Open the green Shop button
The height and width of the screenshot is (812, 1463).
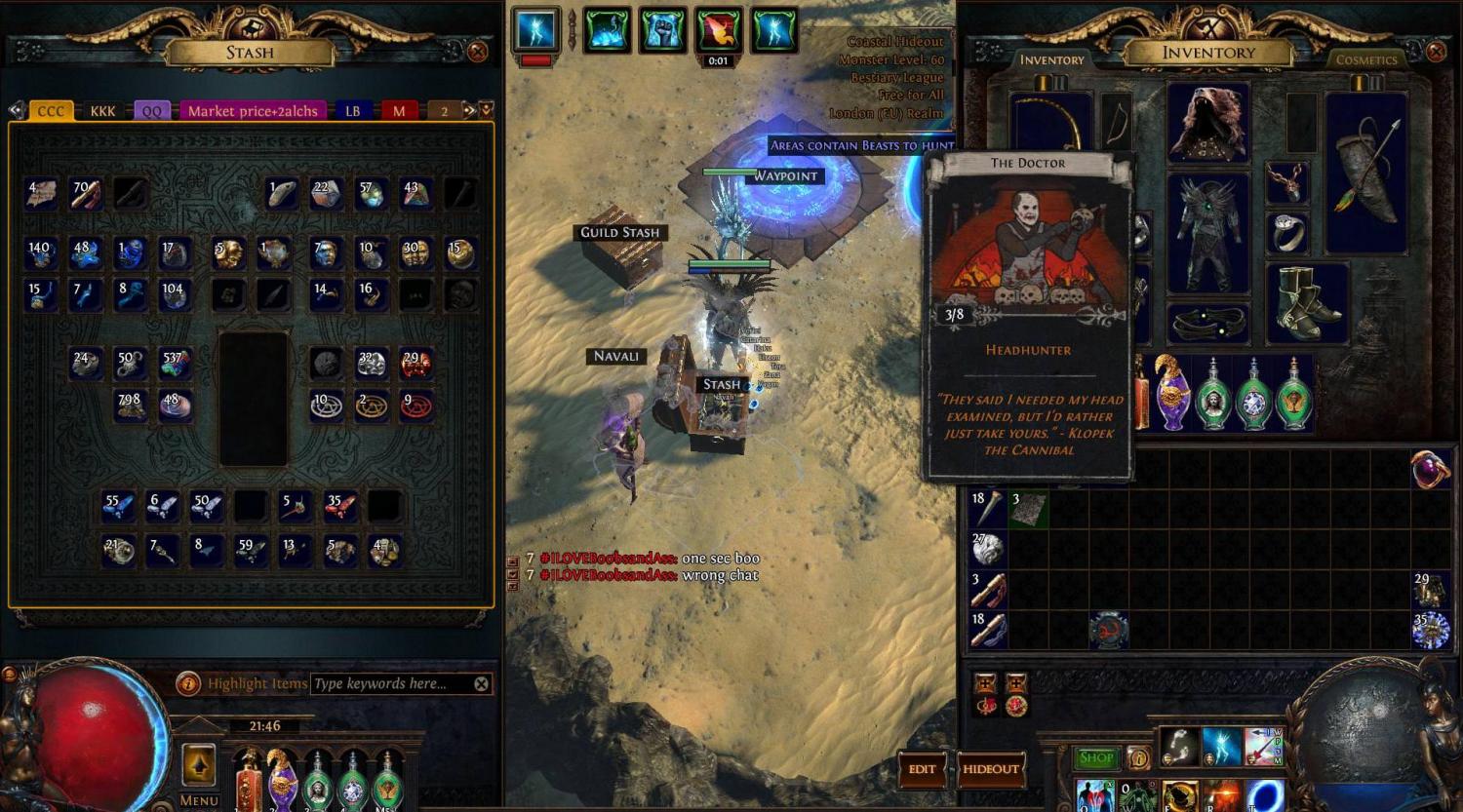click(1096, 757)
